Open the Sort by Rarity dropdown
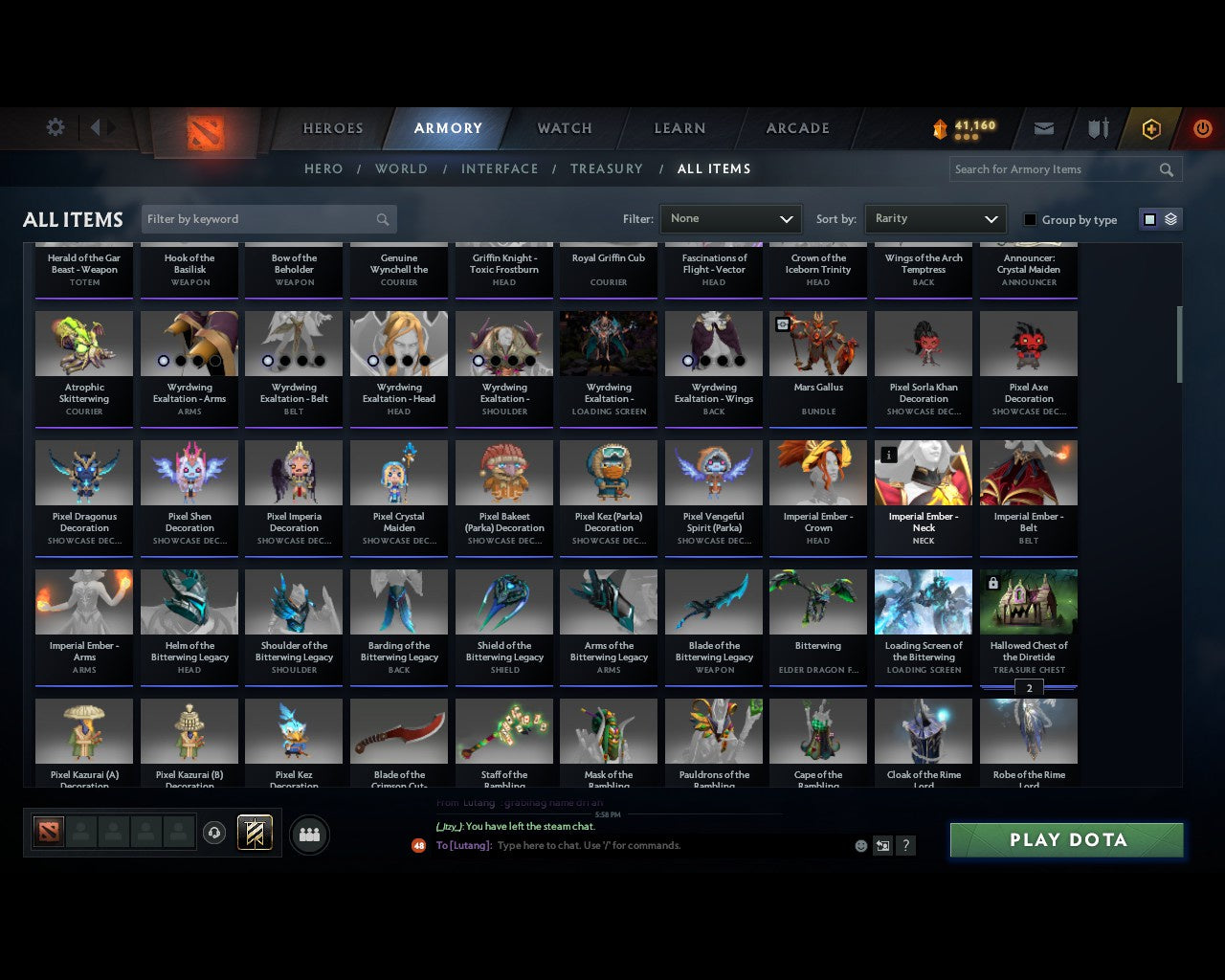 935,219
